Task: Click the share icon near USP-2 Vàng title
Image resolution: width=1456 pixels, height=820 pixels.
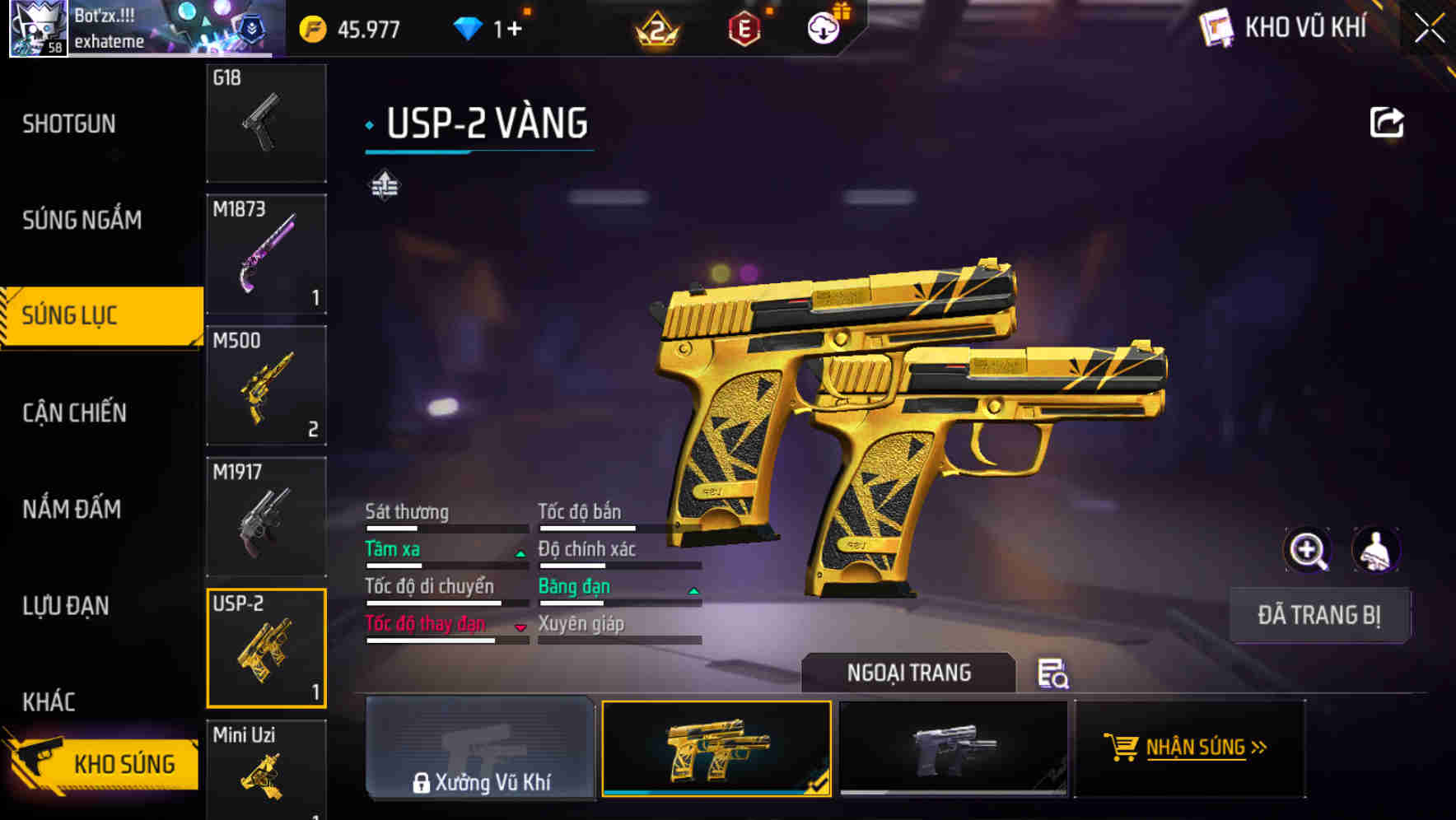Action: [1388, 122]
